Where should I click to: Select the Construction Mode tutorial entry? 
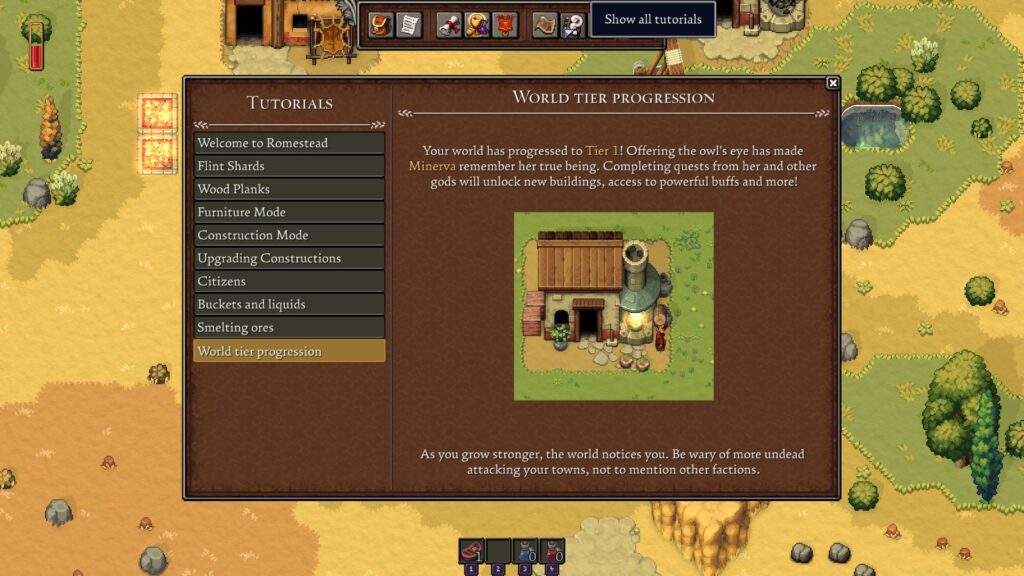click(289, 235)
